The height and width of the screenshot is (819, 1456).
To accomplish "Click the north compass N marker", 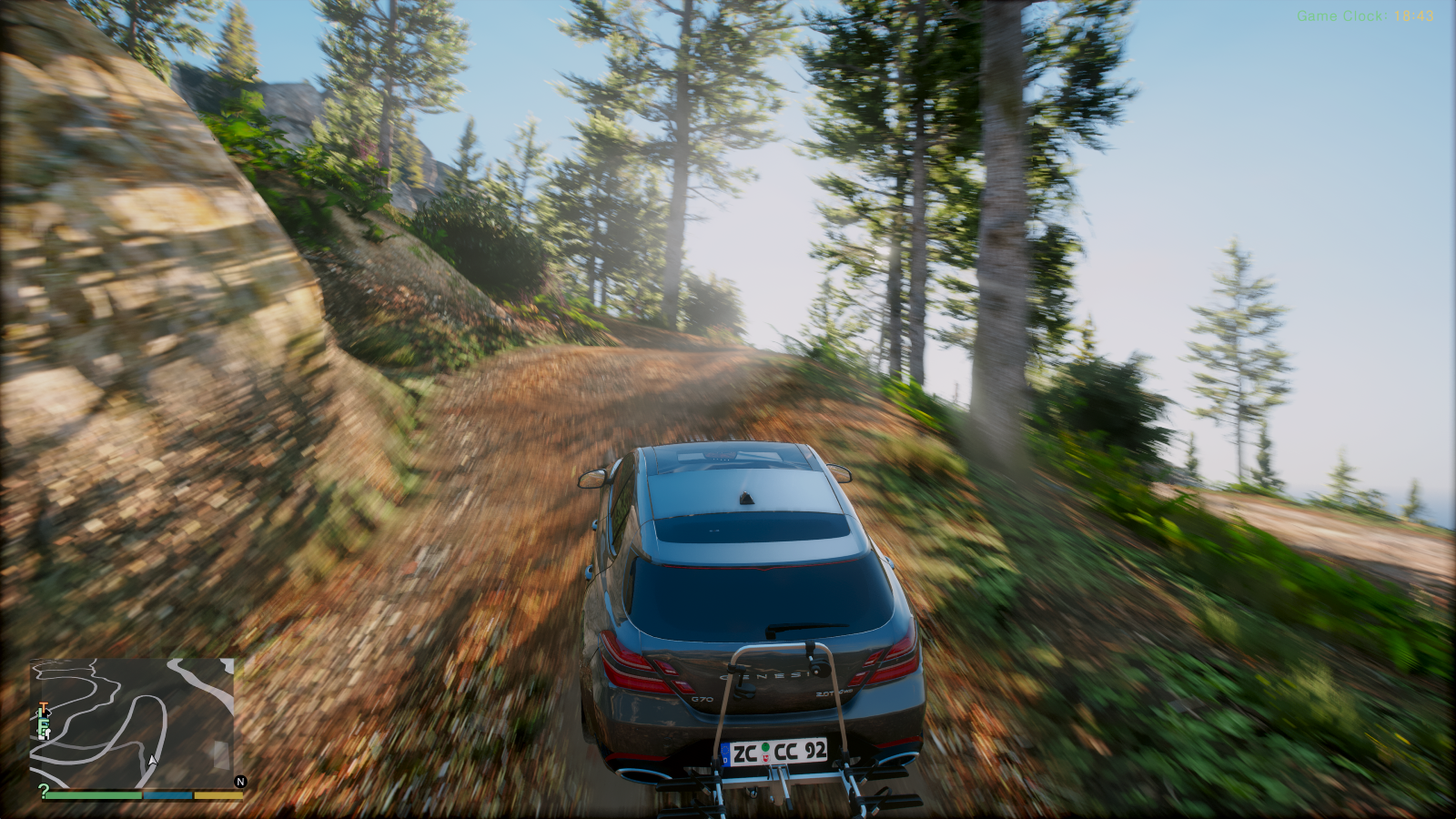I will pyautogui.click(x=240, y=782).
